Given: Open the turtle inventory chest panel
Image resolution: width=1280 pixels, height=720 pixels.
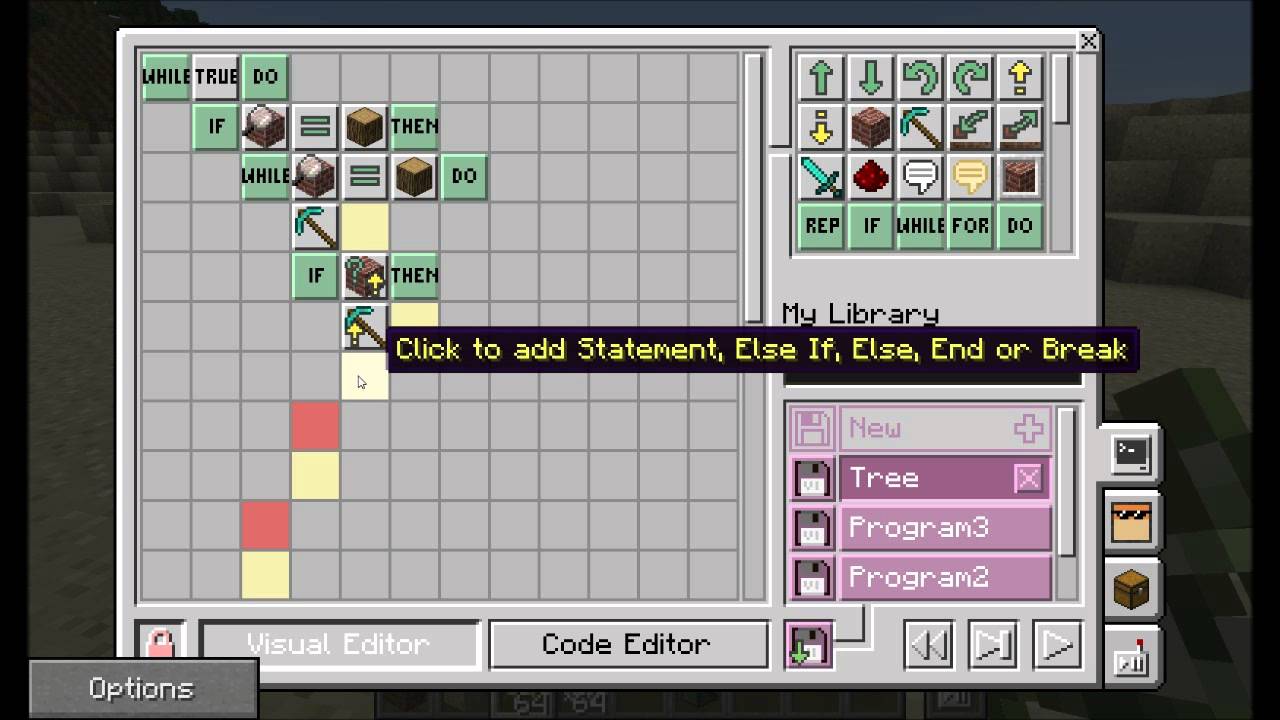Looking at the screenshot, I should [x=1131, y=588].
